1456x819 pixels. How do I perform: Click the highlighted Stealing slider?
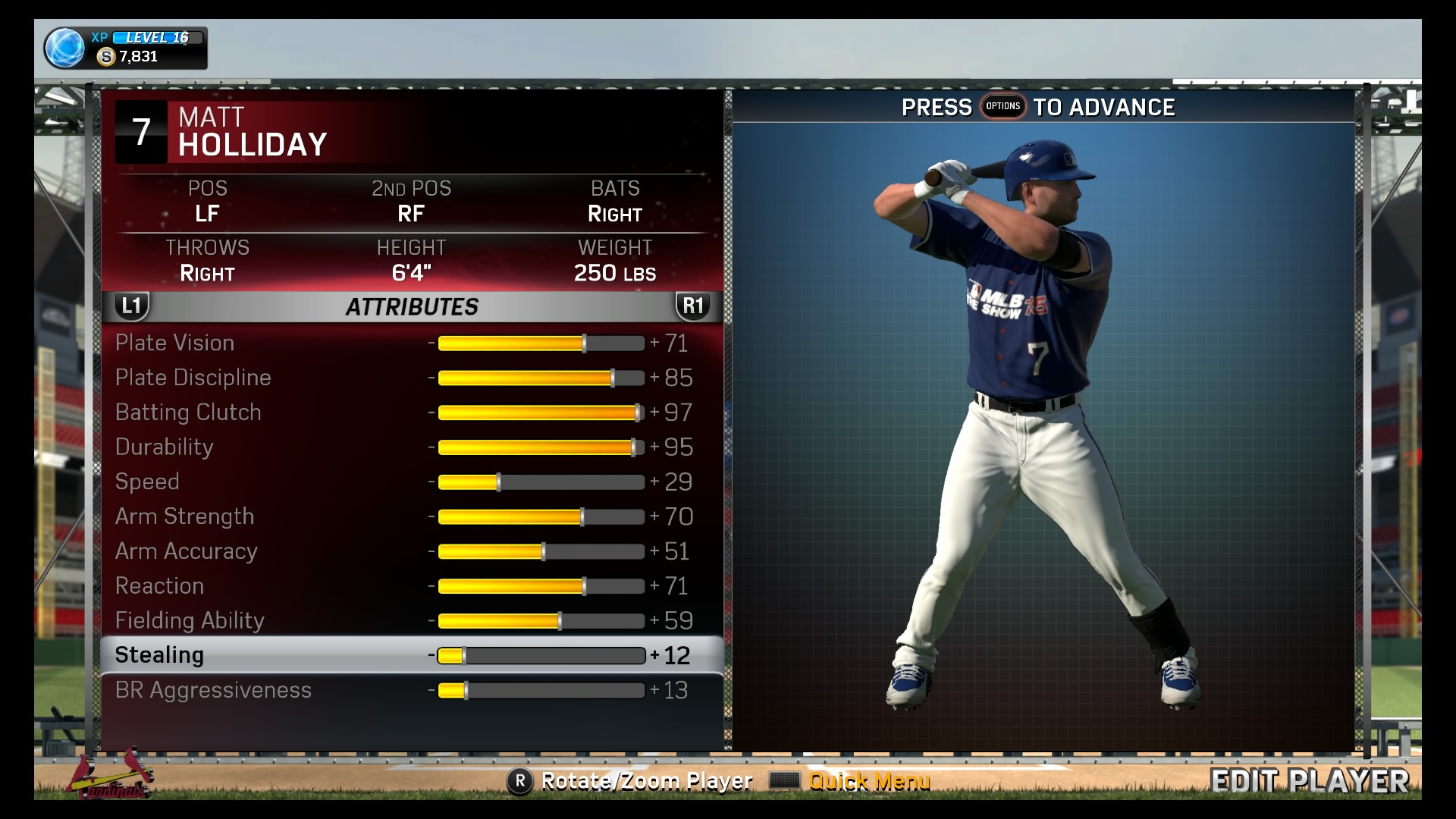(x=541, y=656)
